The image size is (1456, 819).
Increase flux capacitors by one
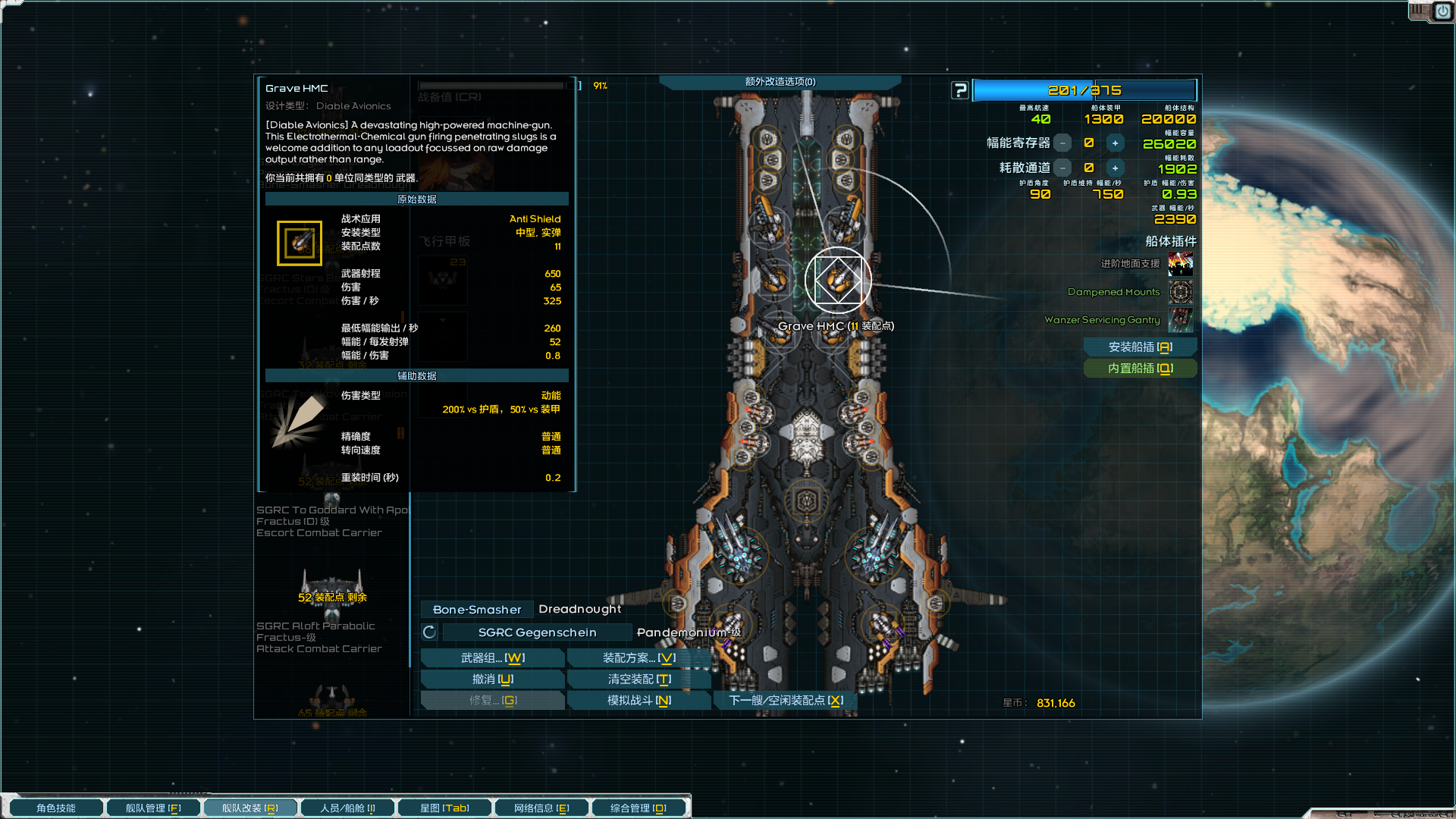[1115, 143]
